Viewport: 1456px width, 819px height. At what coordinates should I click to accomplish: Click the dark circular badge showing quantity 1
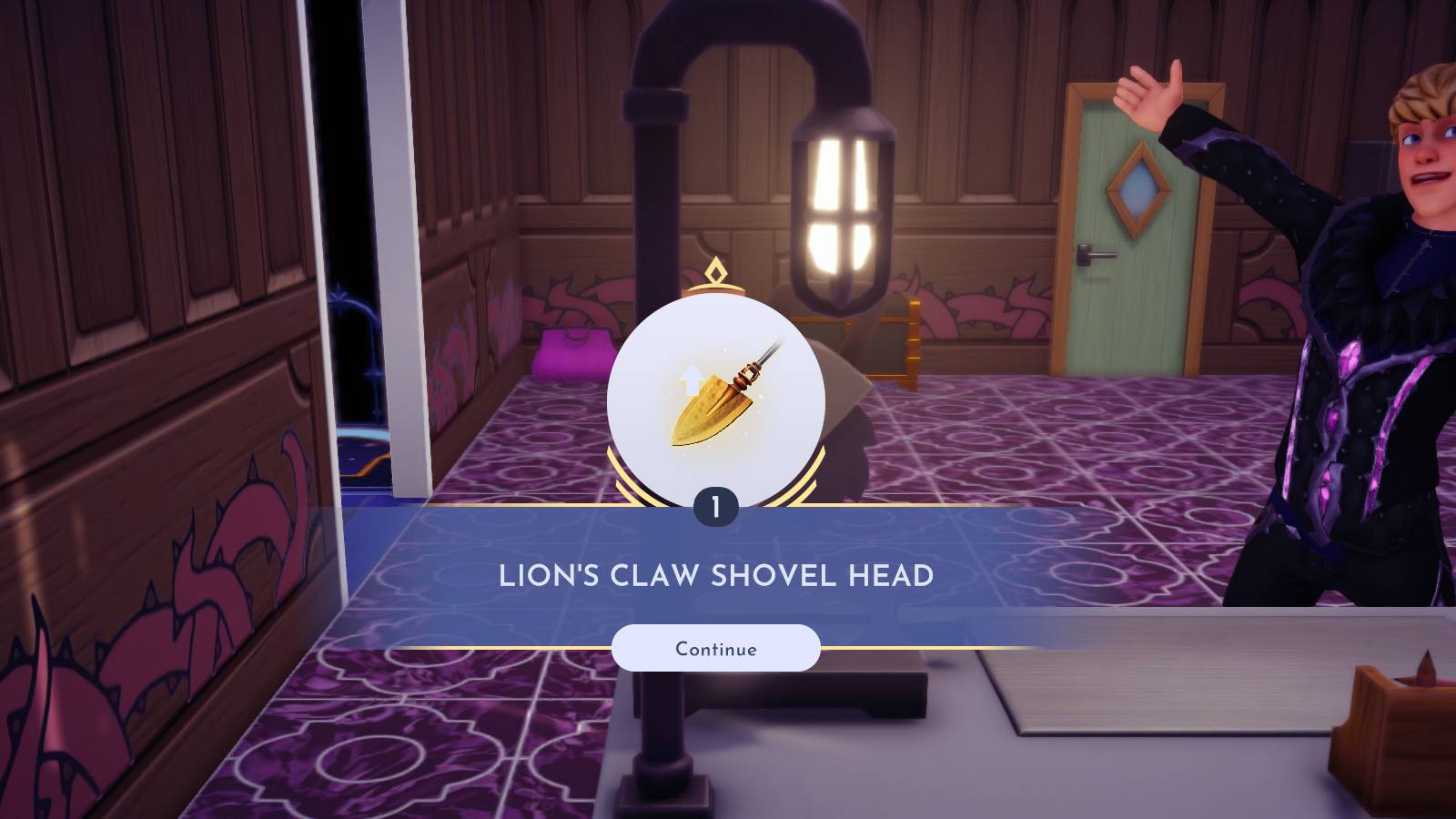click(714, 507)
